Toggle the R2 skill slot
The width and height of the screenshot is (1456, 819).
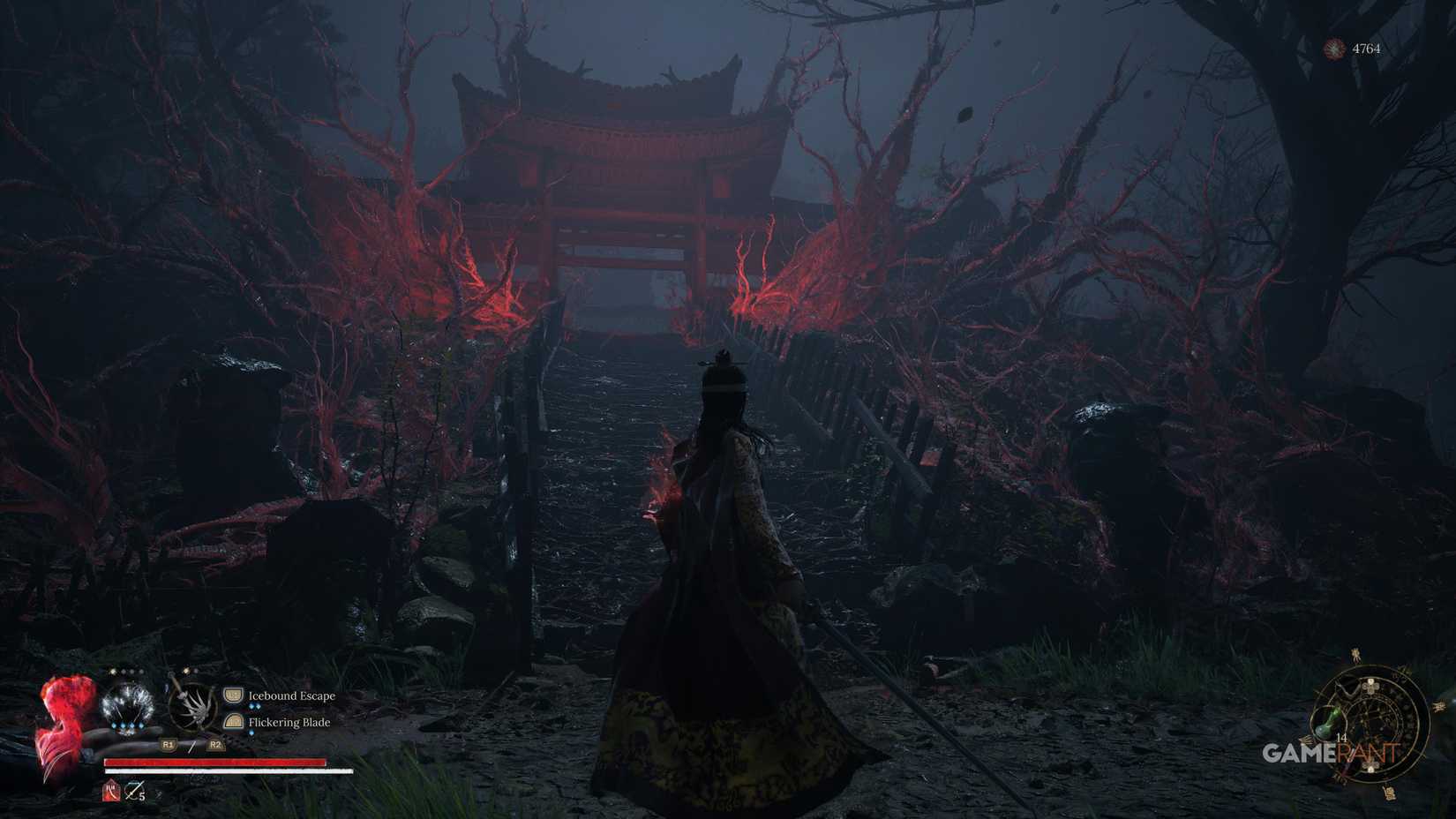click(216, 745)
